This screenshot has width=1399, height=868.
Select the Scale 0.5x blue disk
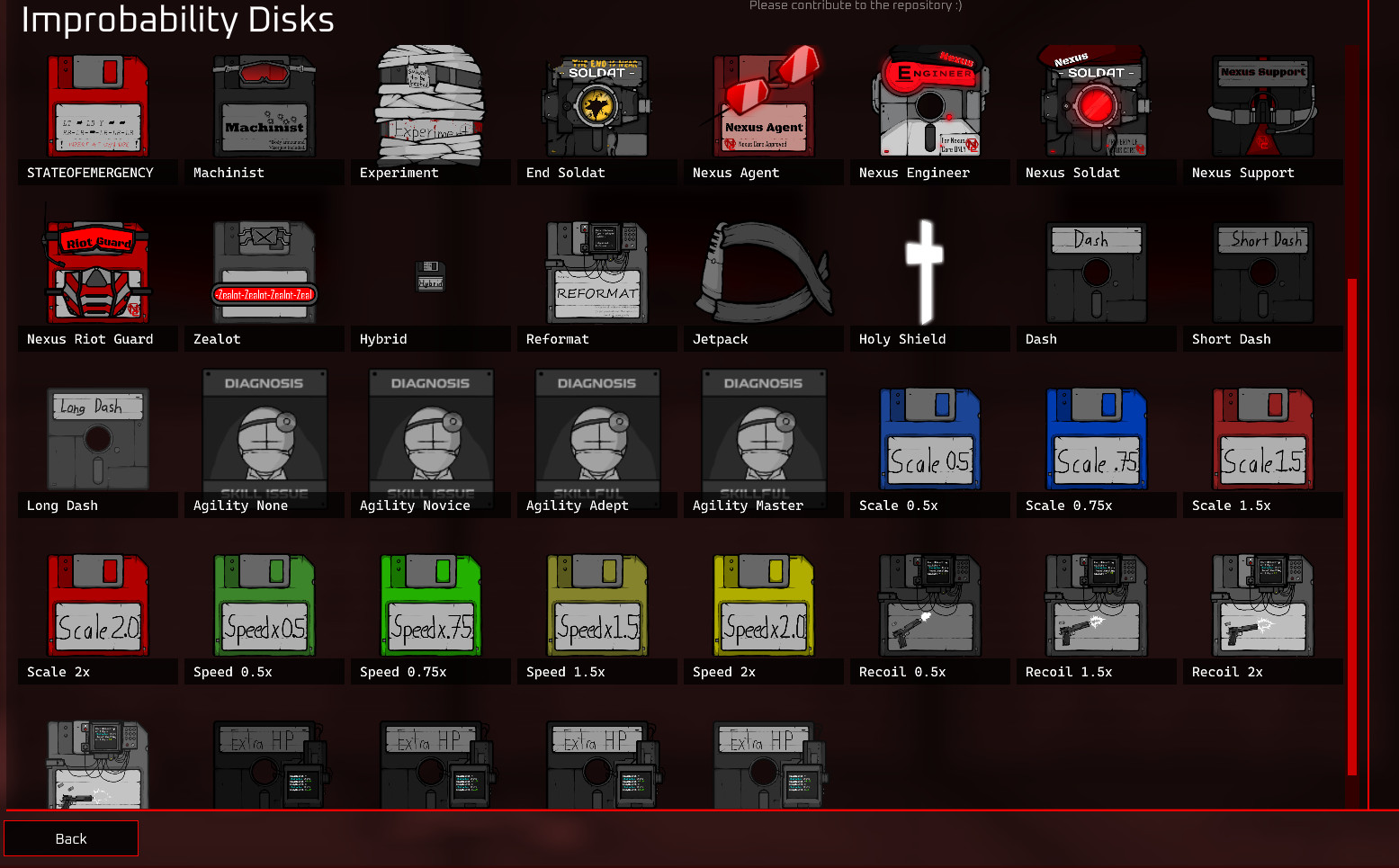point(929,438)
